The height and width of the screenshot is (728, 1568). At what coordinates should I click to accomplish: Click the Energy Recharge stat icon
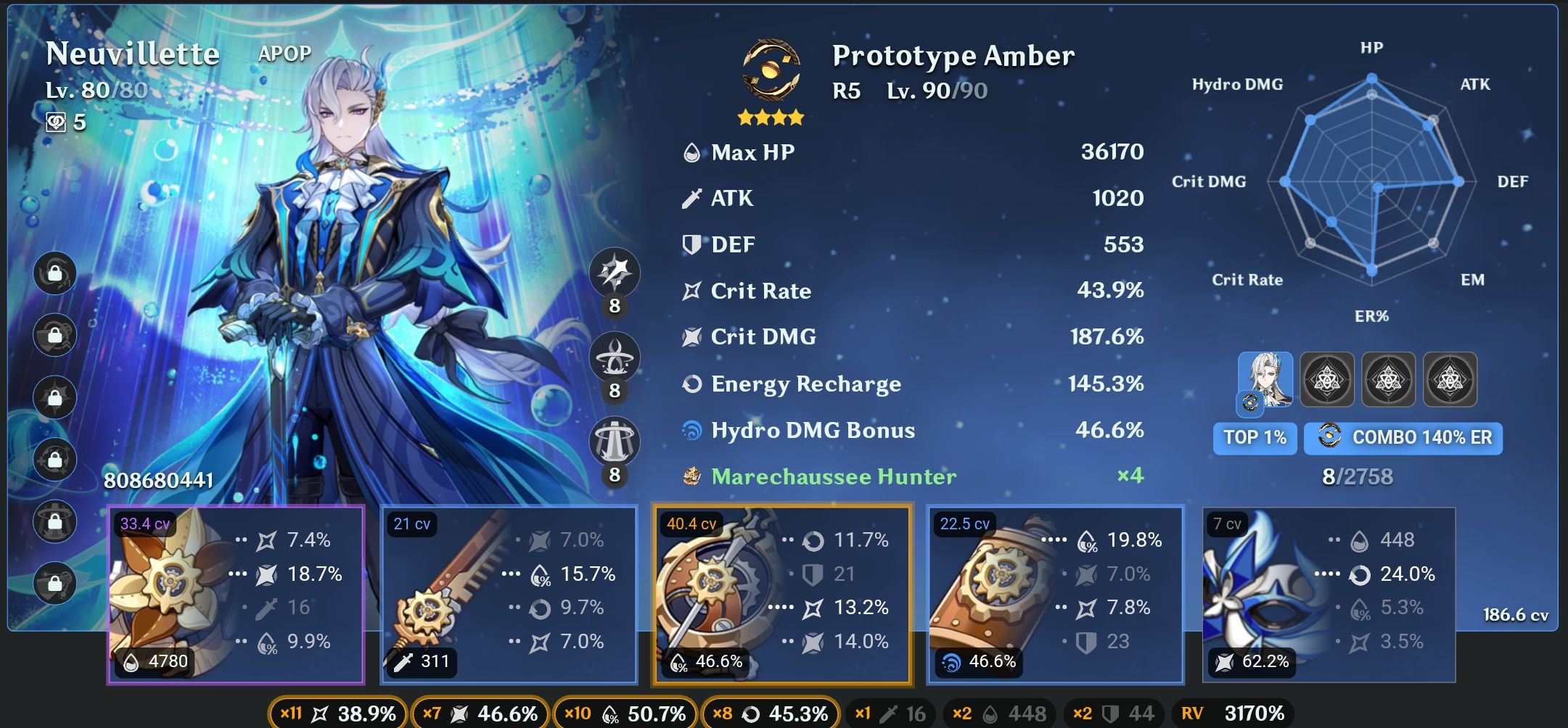pyautogui.click(x=691, y=384)
